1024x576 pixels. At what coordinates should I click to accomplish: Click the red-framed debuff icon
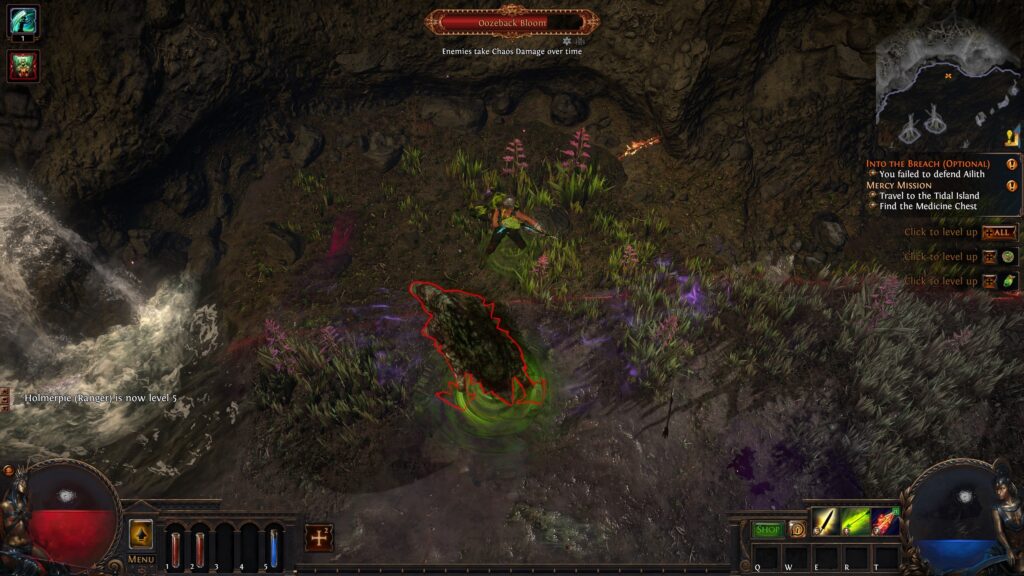tap(23, 66)
